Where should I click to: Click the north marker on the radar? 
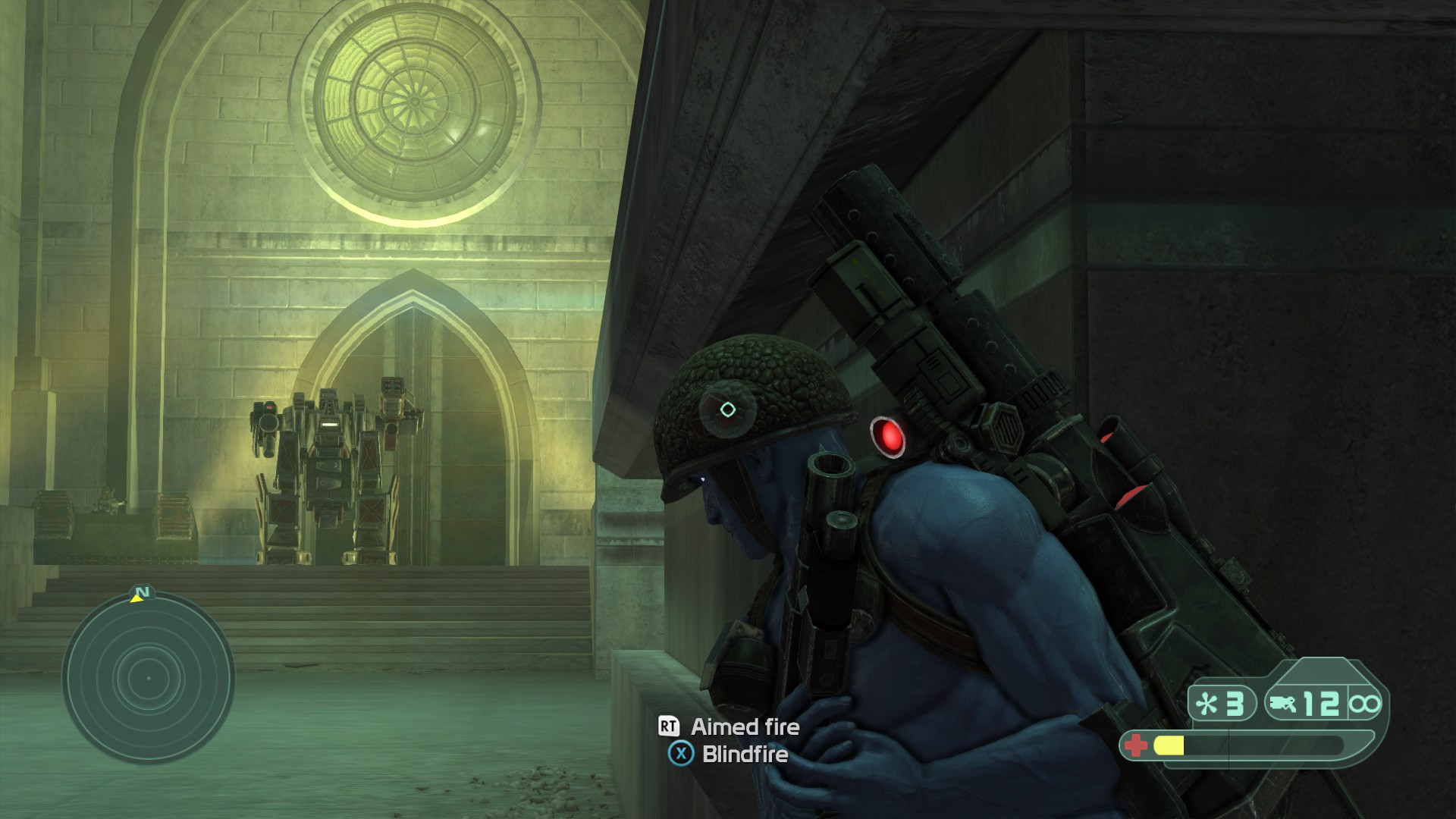[141, 593]
